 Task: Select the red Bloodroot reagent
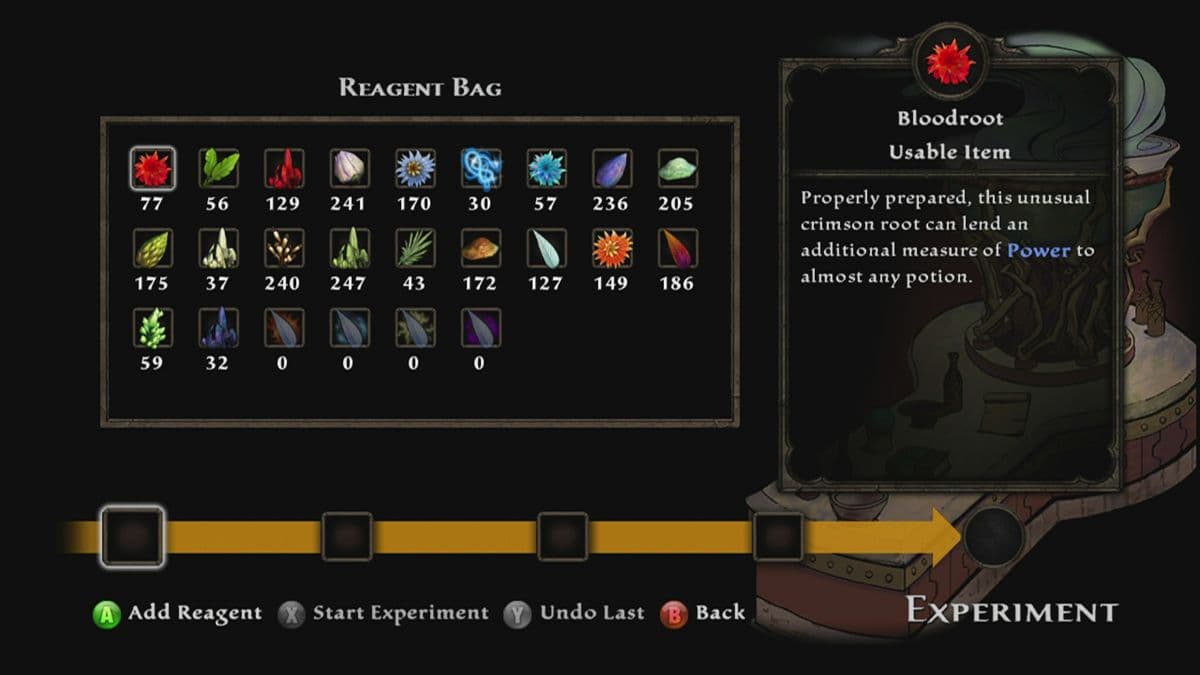pyautogui.click(x=152, y=169)
